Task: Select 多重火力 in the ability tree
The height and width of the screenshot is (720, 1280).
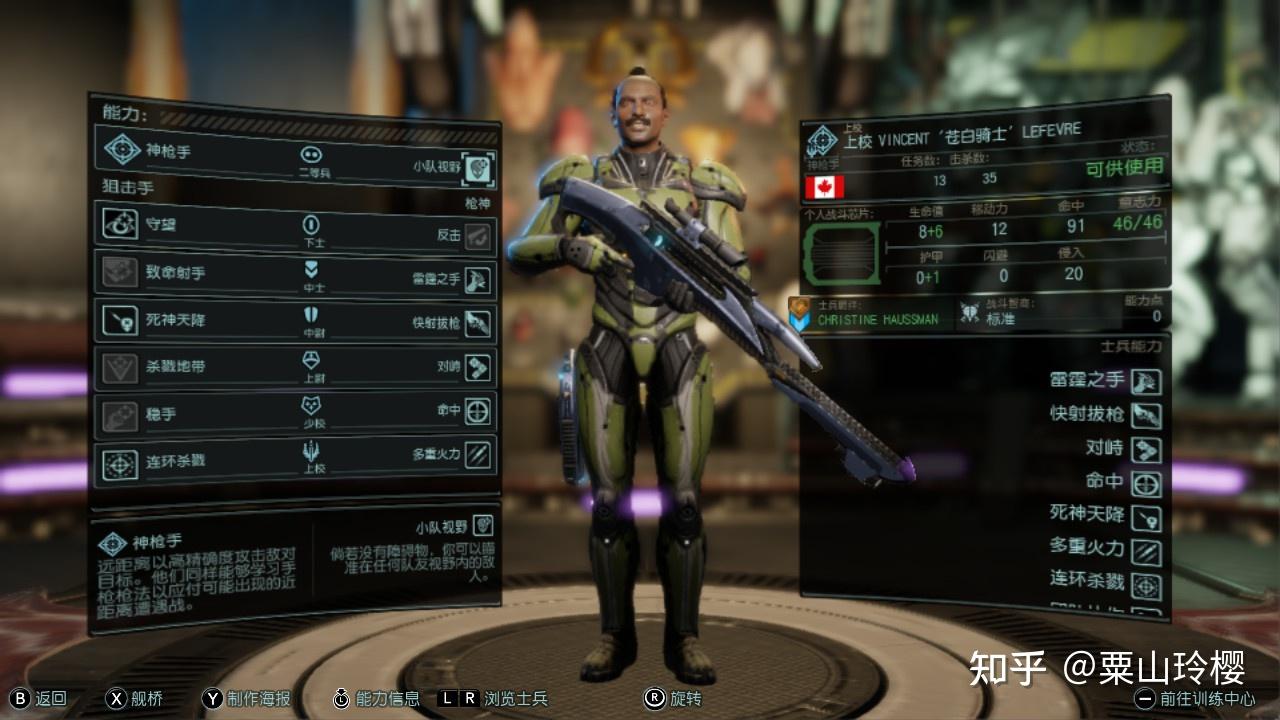Action: 479,454
